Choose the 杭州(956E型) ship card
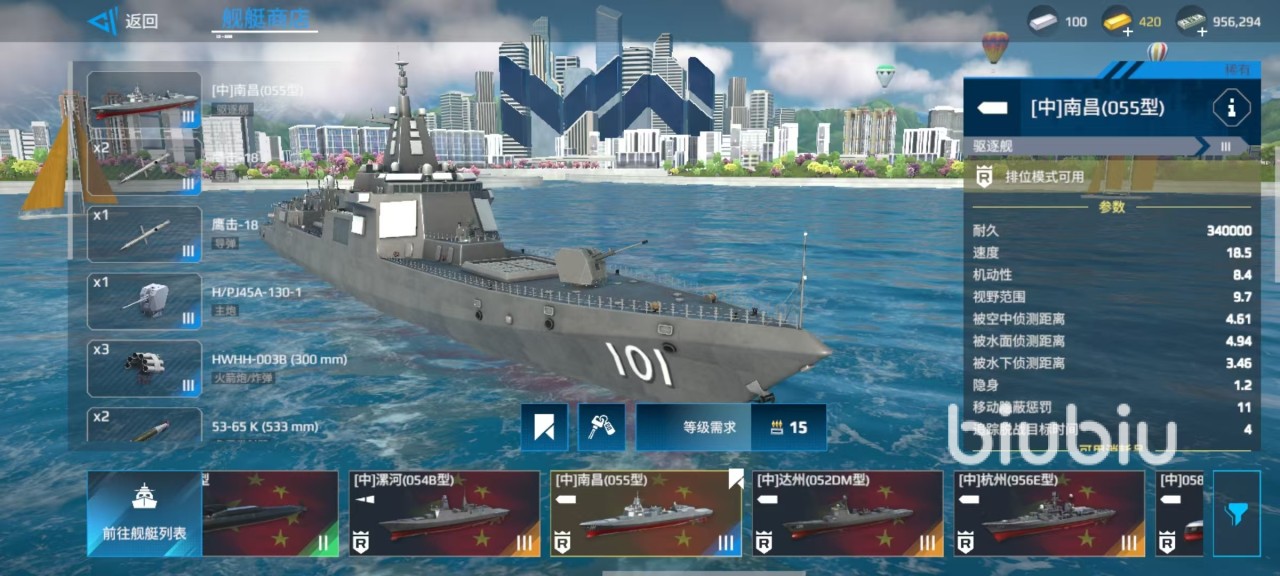The width and height of the screenshot is (1280, 576). click(1048, 514)
